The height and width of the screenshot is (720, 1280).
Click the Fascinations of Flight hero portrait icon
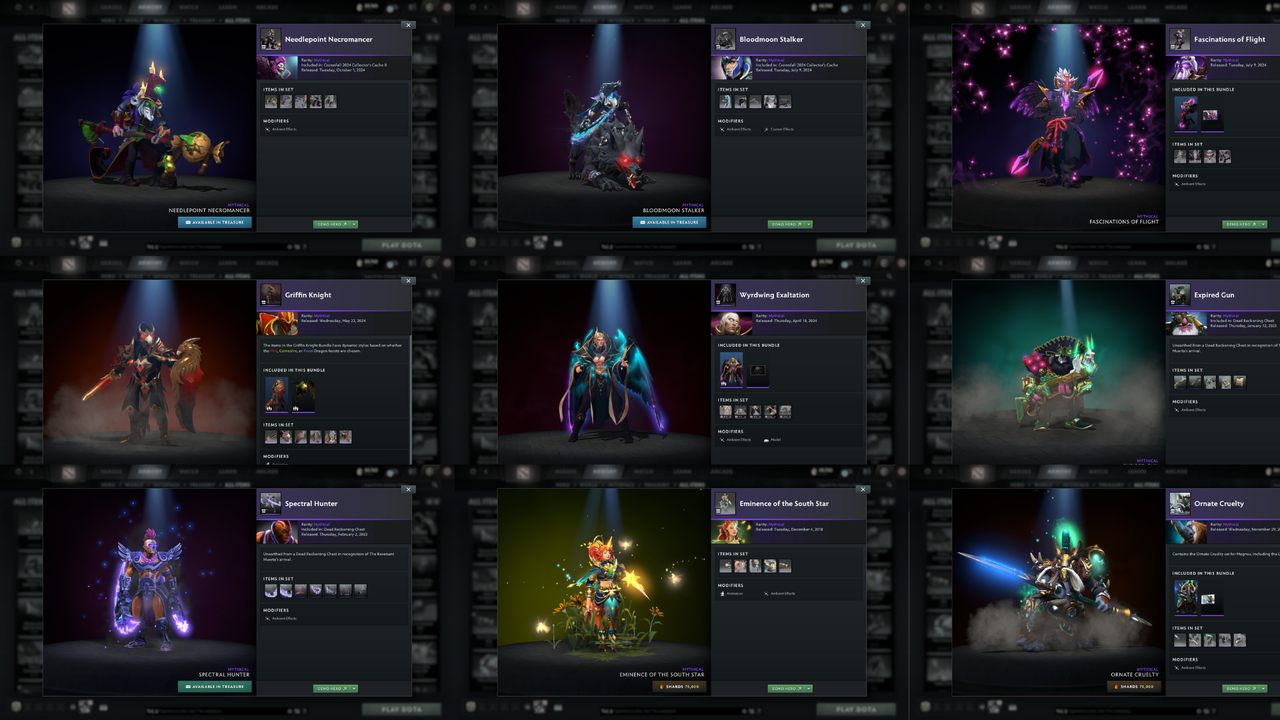pyautogui.click(x=1178, y=40)
